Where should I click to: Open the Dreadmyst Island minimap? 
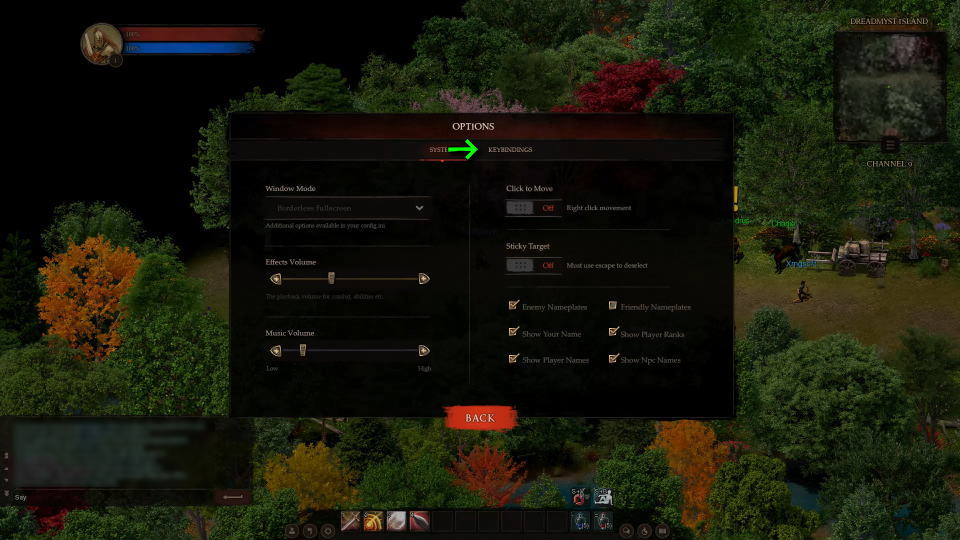(889, 86)
